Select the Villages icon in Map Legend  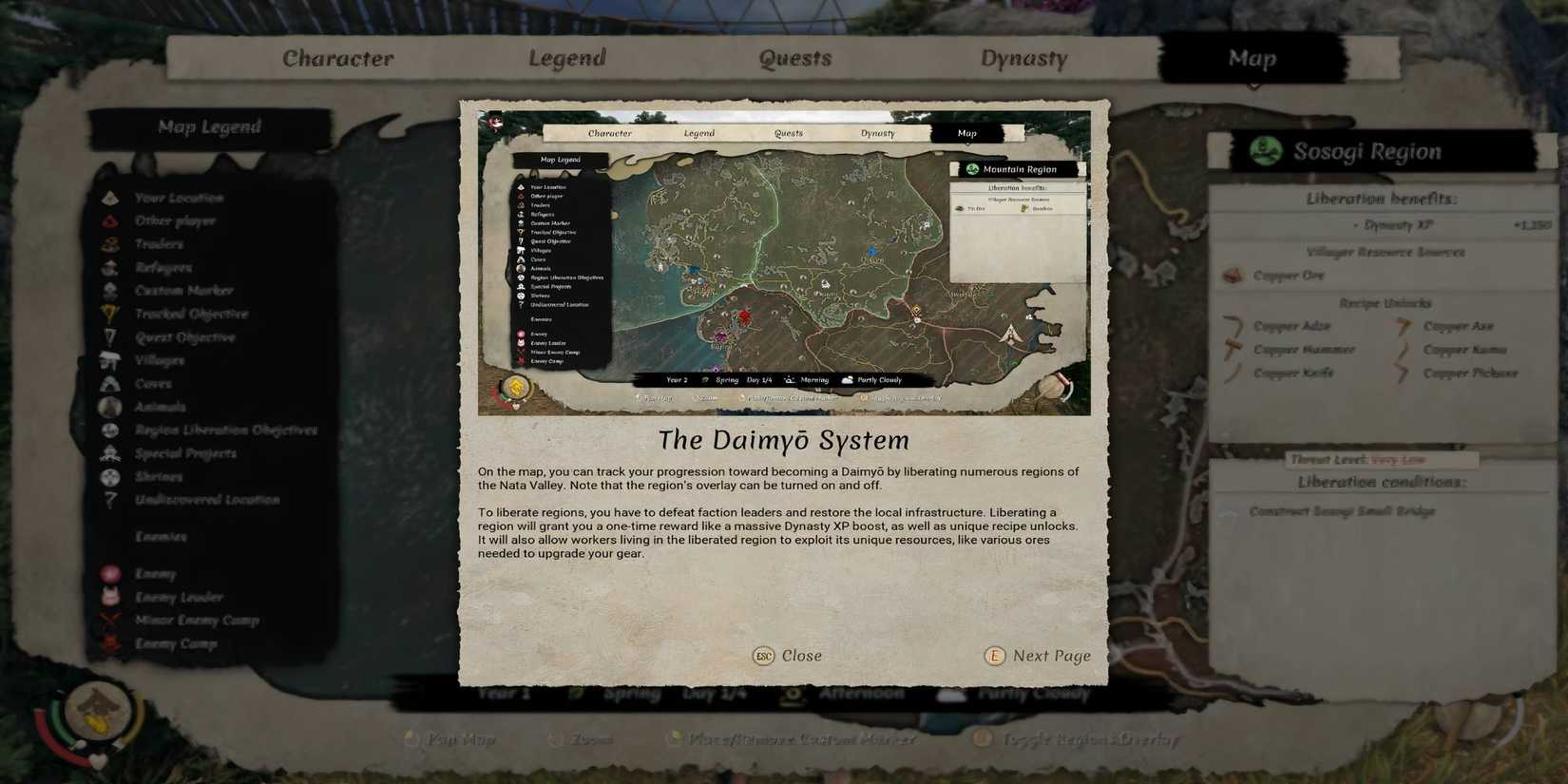pos(111,360)
